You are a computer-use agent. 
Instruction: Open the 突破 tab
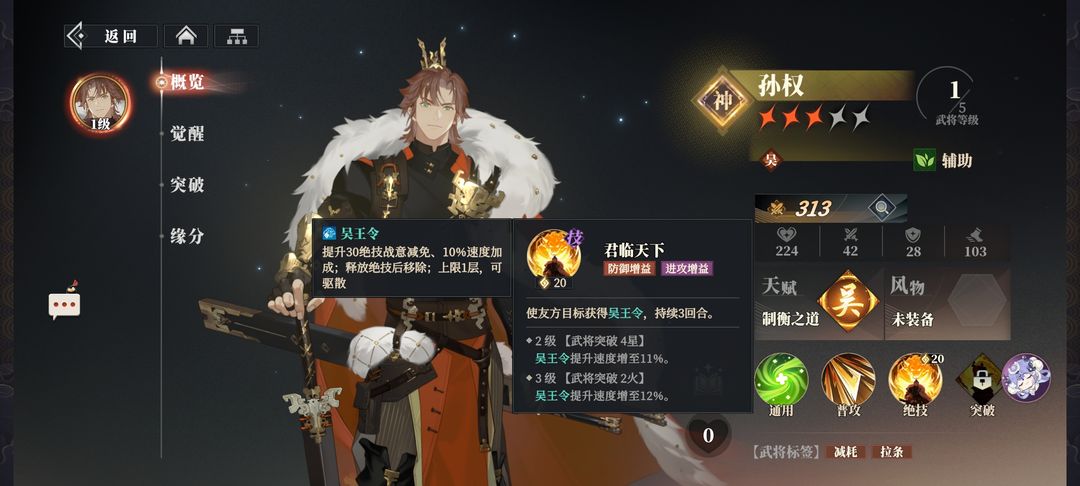[187, 185]
